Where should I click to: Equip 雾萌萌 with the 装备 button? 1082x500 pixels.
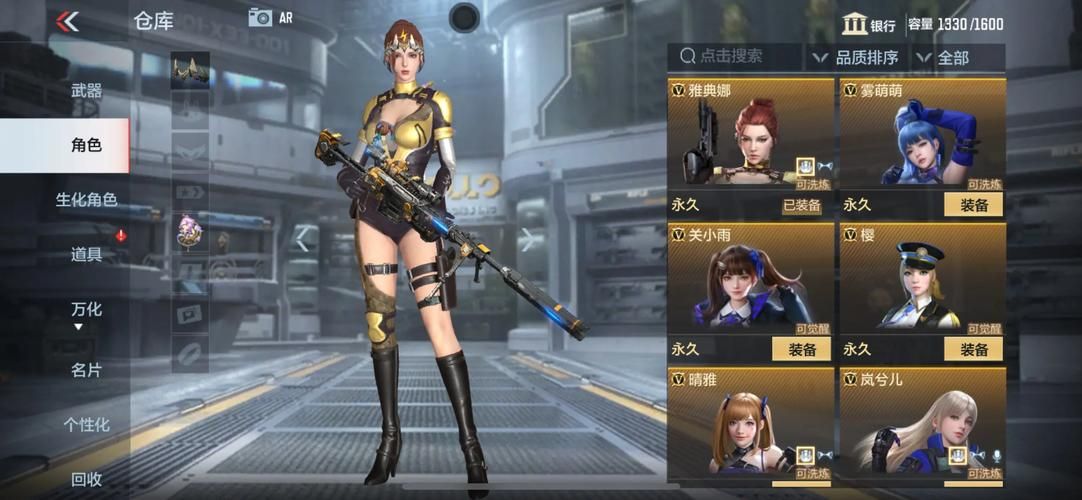pos(973,205)
